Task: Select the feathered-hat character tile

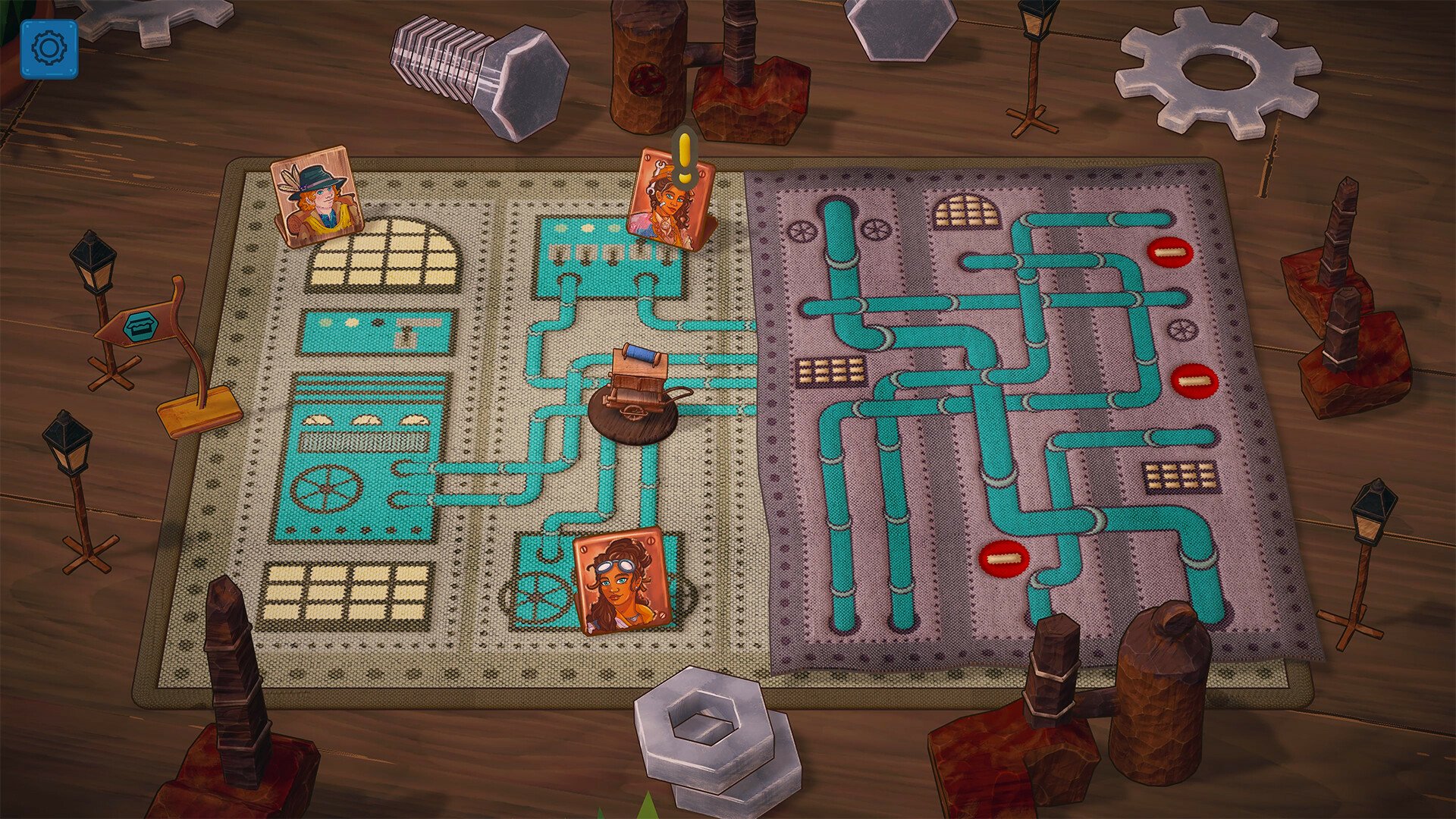Action: tap(316, 196)
